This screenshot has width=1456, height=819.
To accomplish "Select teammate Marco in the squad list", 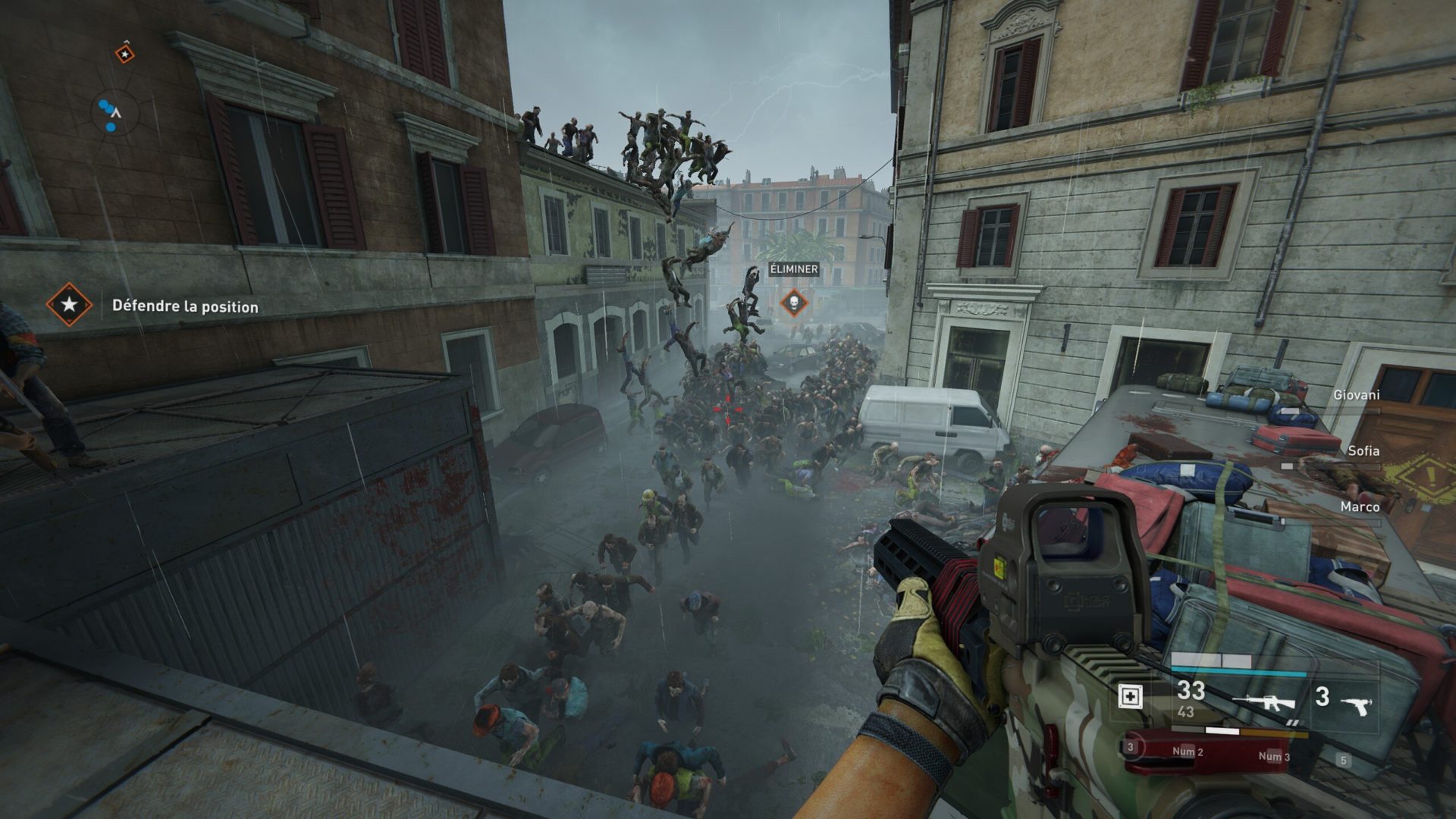I will (x=1359, y=507).
